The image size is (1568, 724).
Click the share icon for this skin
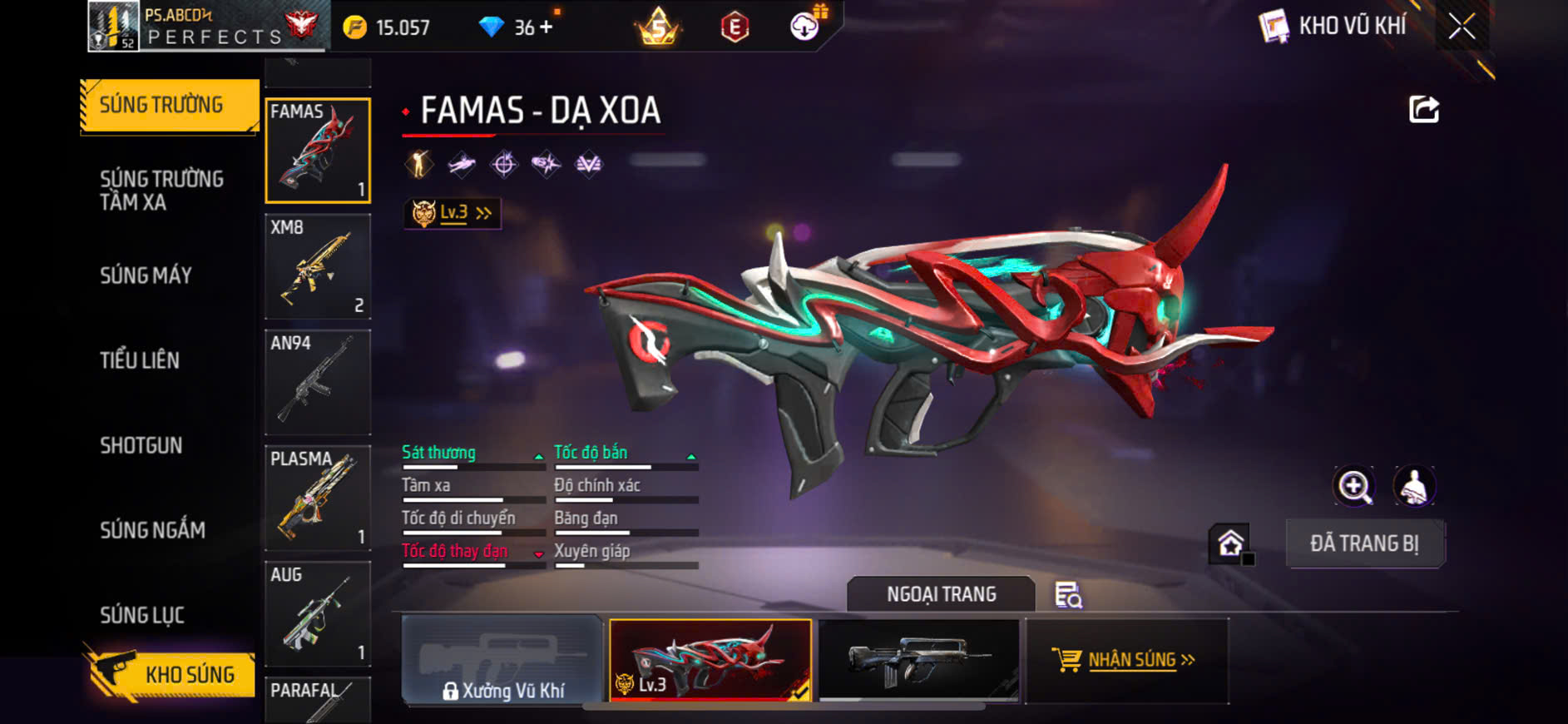tap(1423, 109)
